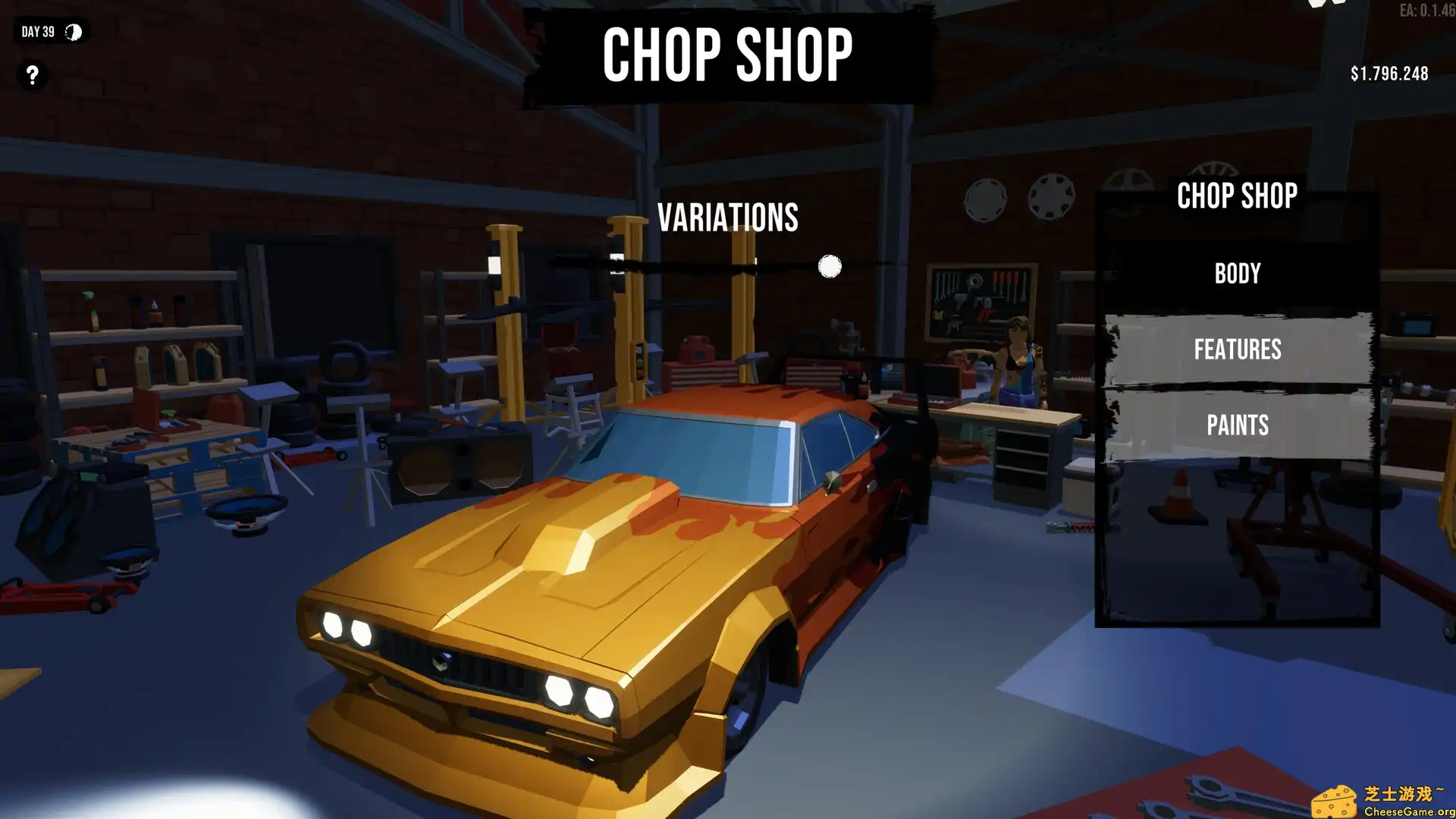
Task: Click the $1.796.248 money balance
Action: [x=1388, y=74]
